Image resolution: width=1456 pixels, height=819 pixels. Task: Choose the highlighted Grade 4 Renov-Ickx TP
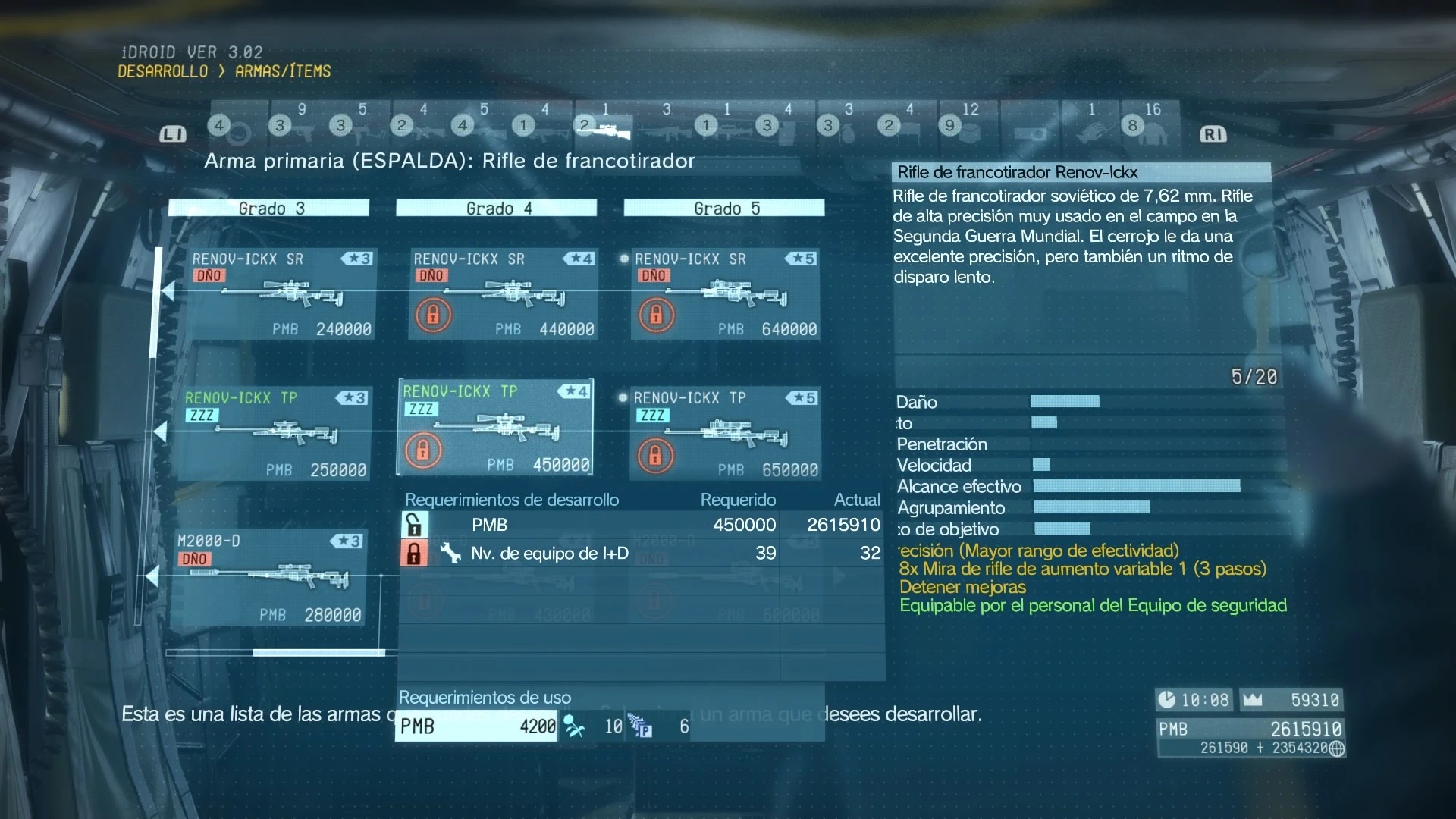coord(496,428)
